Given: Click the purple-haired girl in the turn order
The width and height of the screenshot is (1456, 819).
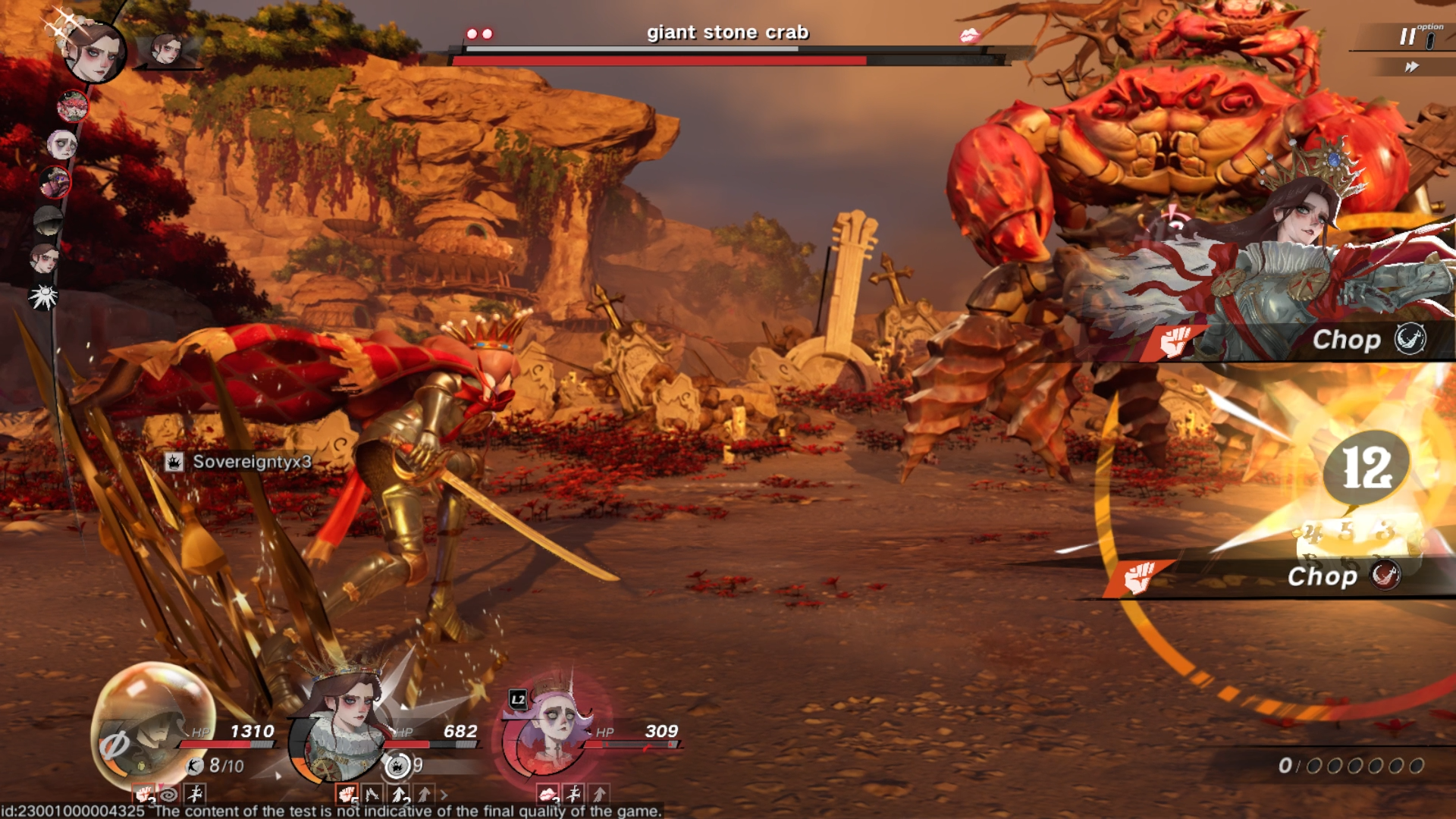Looking at the screenshot, I should click(x=61, y=143).
